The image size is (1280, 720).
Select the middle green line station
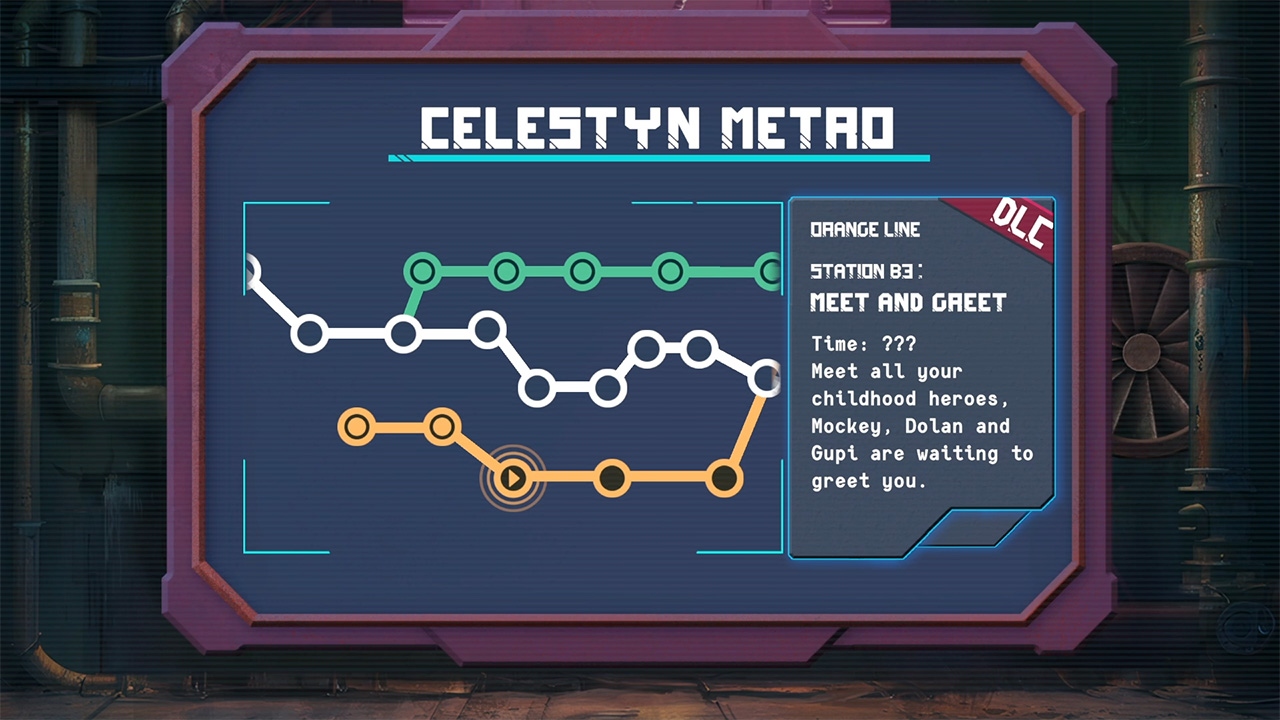coord(582,270)
